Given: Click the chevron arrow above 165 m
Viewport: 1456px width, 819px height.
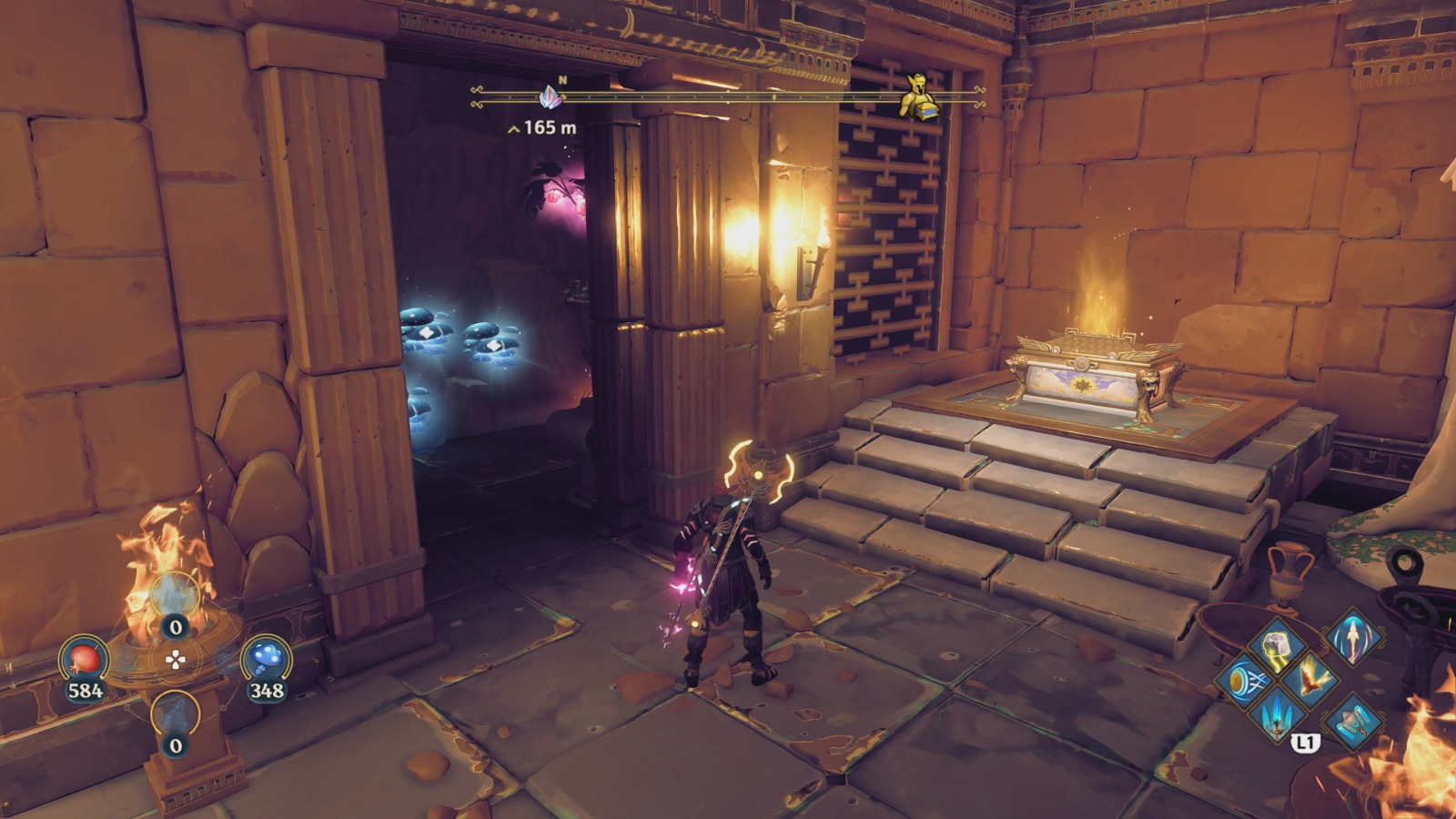Looking at the screenshot, I should 513,129.
